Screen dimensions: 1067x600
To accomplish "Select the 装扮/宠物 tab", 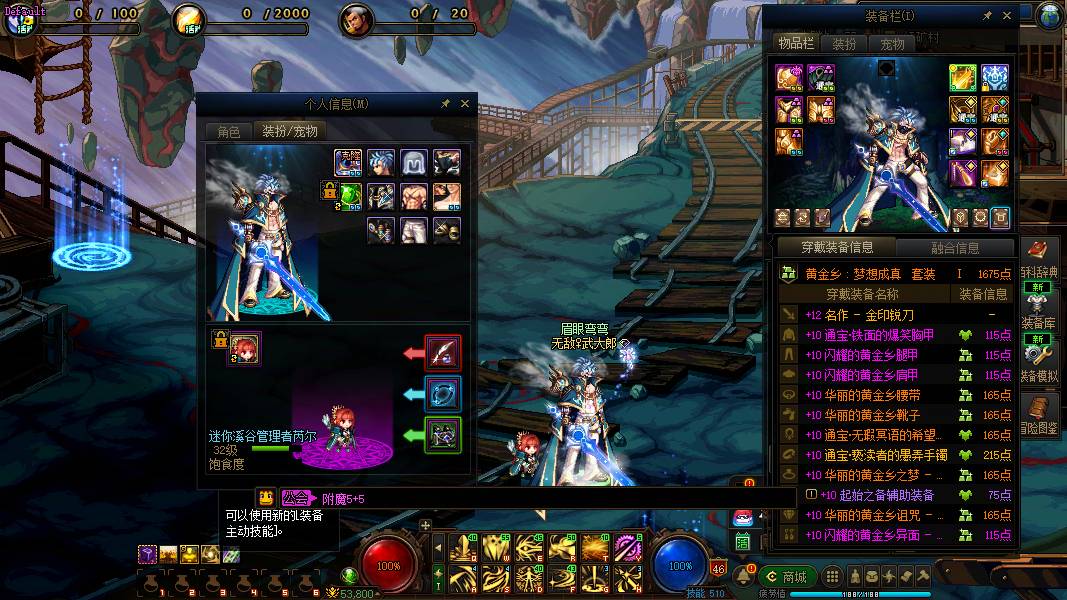I will pos(290,131).
